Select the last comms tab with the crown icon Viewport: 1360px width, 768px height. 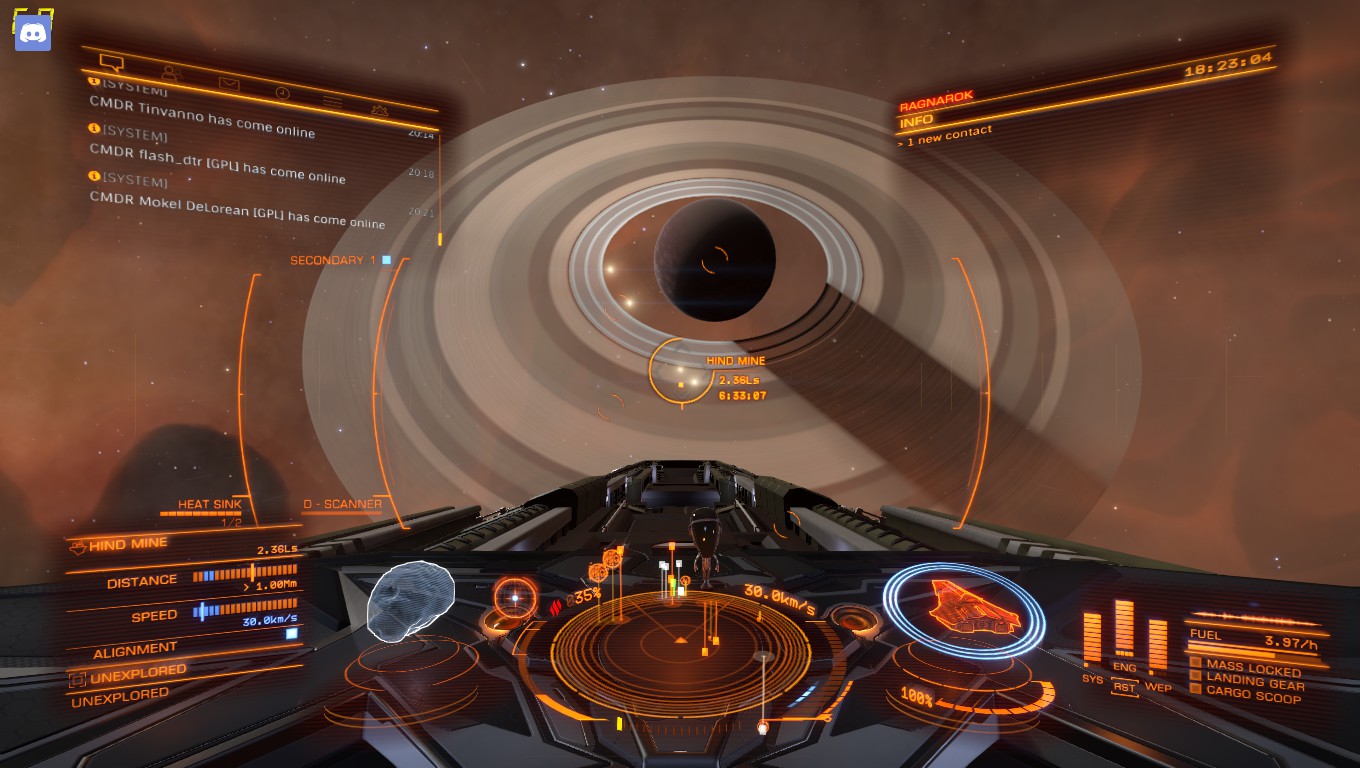[379, 110]
